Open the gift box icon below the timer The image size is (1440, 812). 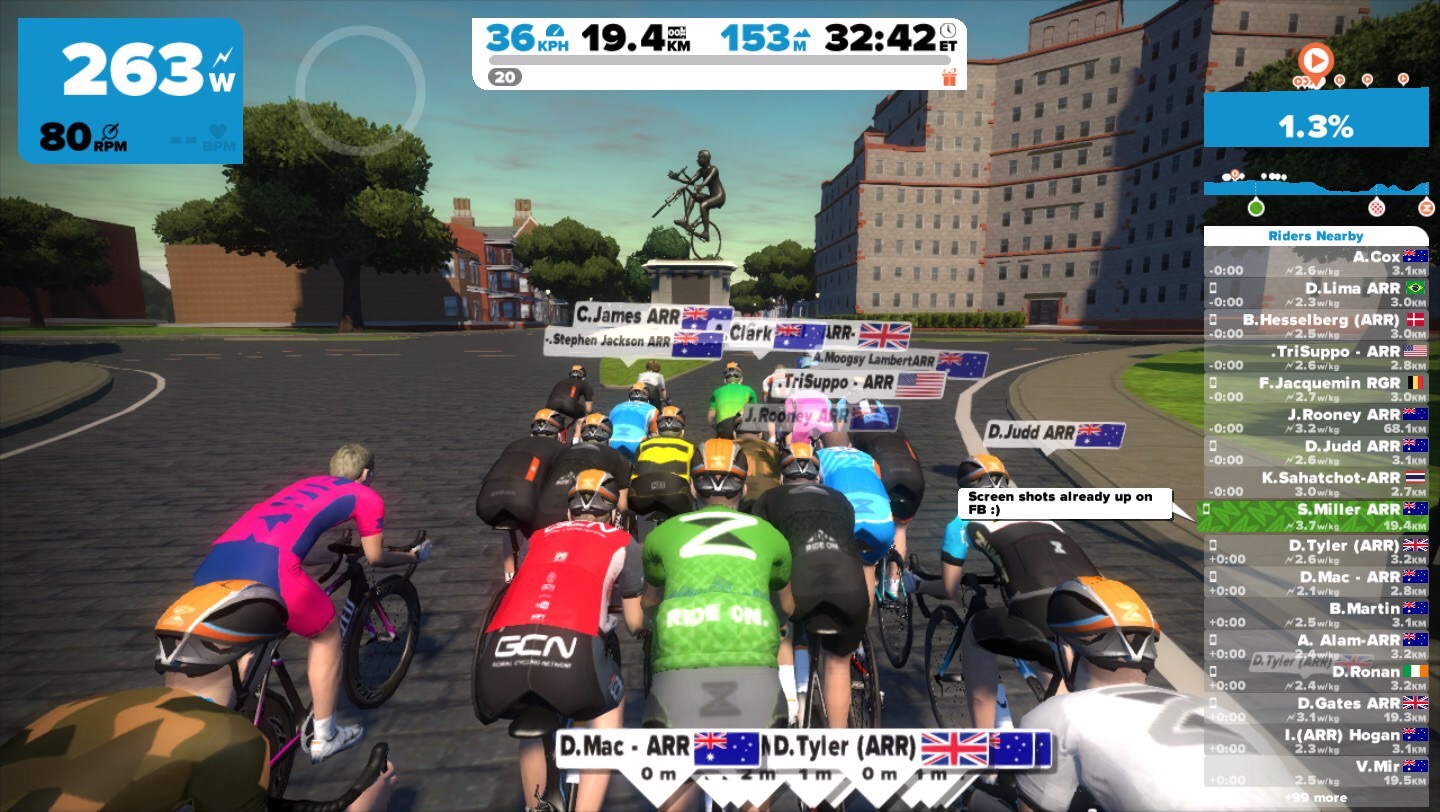[950, 78]
